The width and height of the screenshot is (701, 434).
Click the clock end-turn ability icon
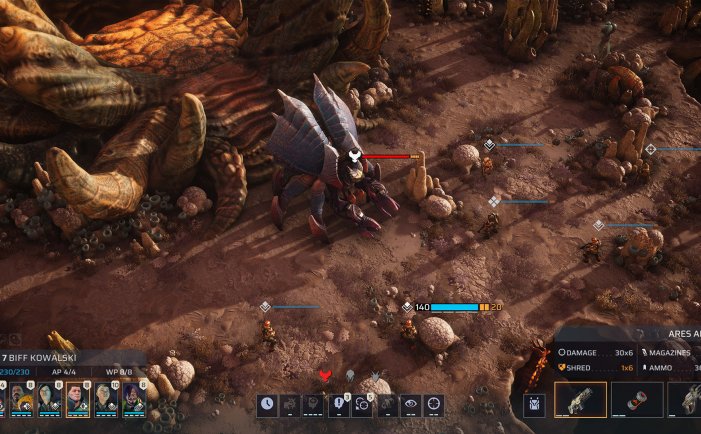pos(267,405)
